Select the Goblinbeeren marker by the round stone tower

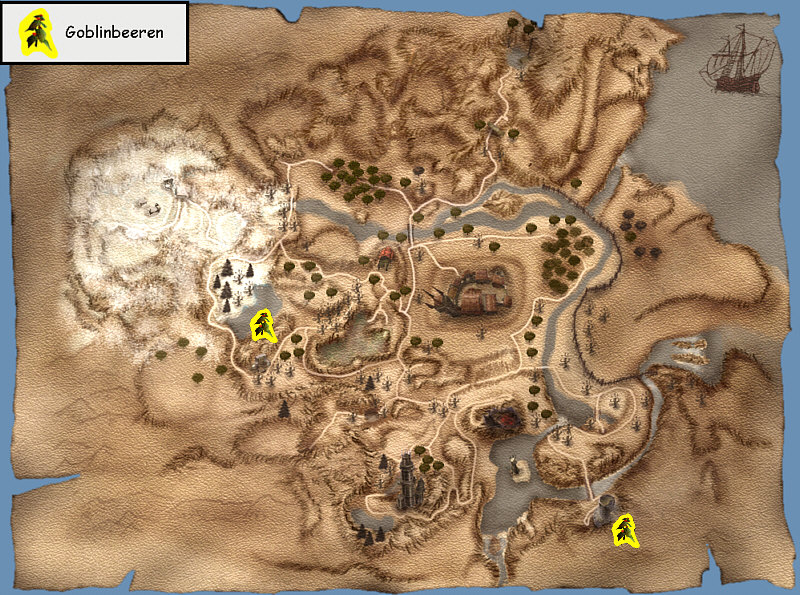point(626,529)
